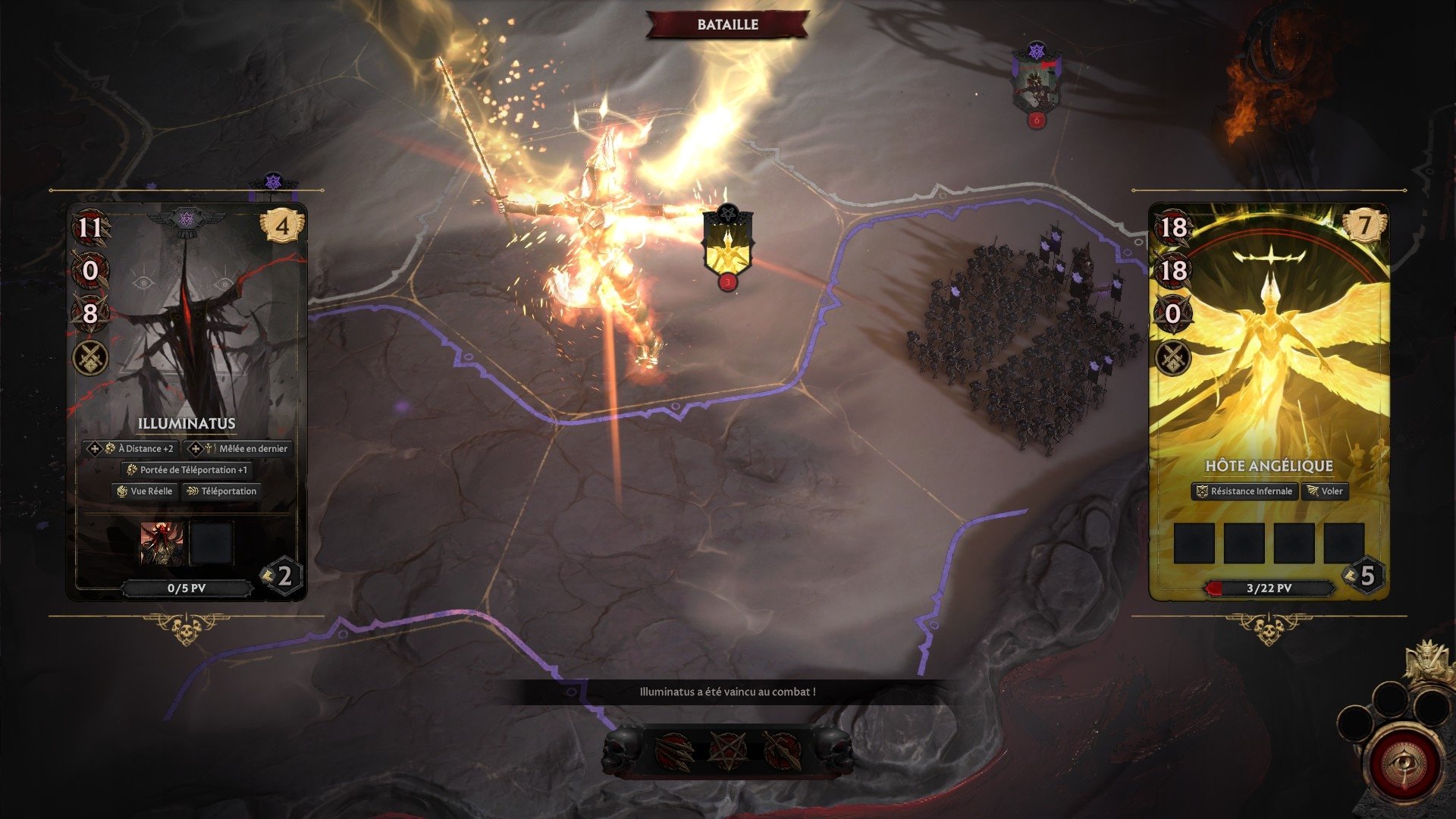Select the ranged claw-slash combat phase icon

(674, 751)
